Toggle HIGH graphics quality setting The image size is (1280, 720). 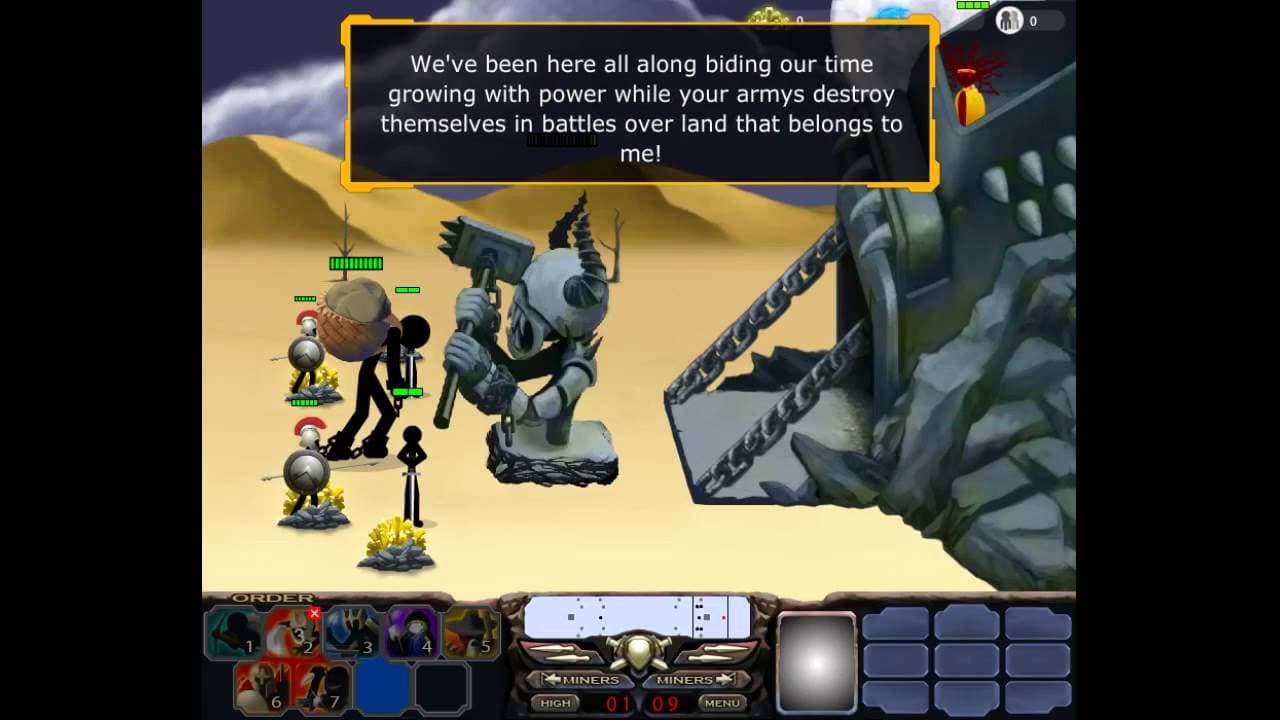[556, 703]
